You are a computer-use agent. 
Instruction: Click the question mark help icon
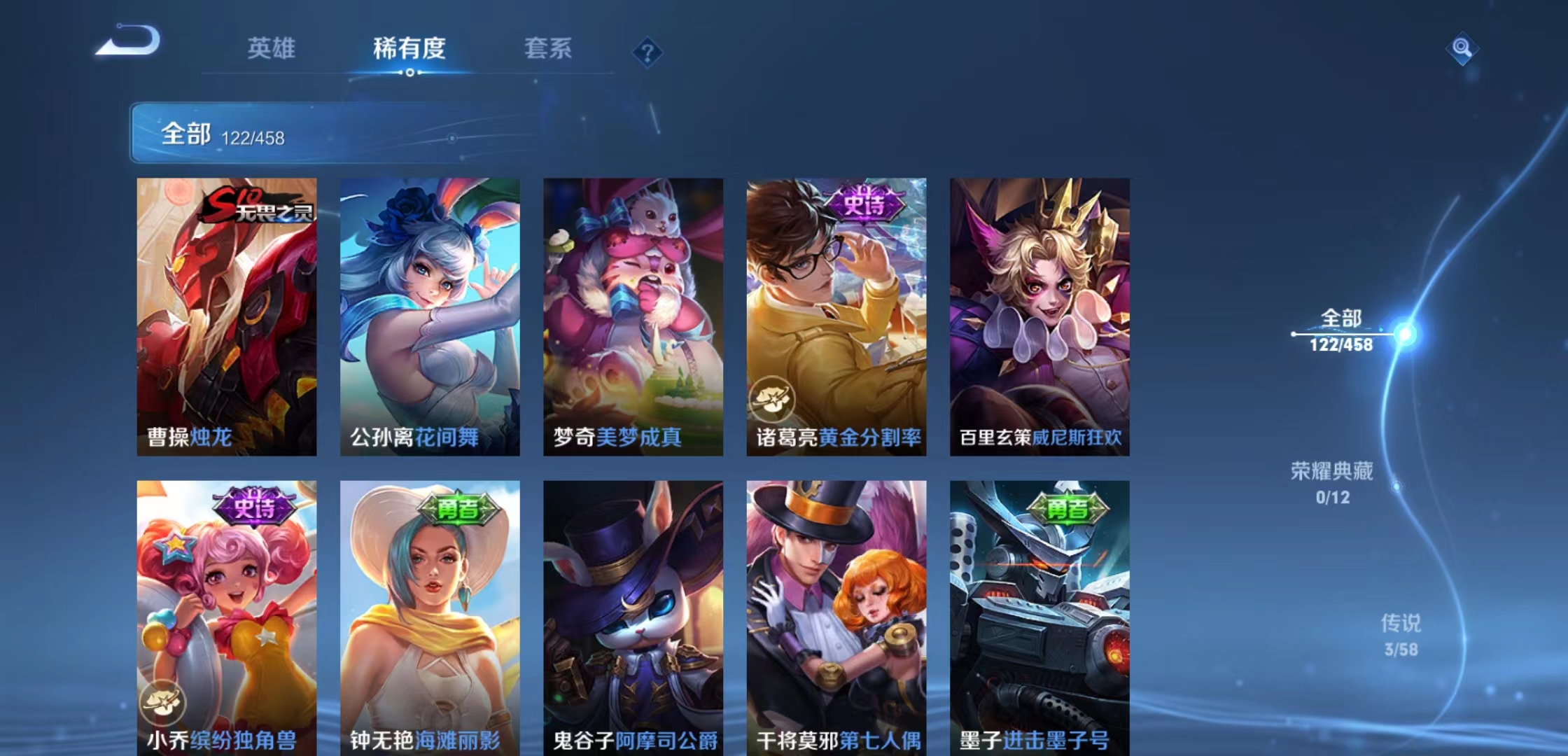click(x=647, y=52)
